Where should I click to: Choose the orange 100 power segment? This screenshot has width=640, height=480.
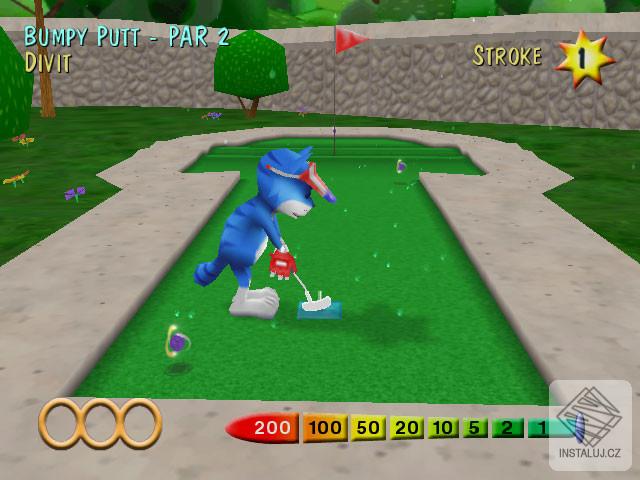pos(325,429)
